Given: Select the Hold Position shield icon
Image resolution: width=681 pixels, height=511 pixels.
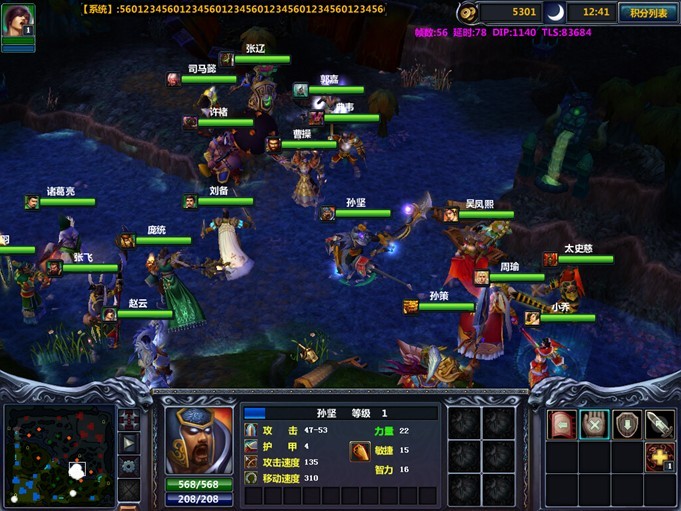Looking at the screenshot, I should 627,424.
